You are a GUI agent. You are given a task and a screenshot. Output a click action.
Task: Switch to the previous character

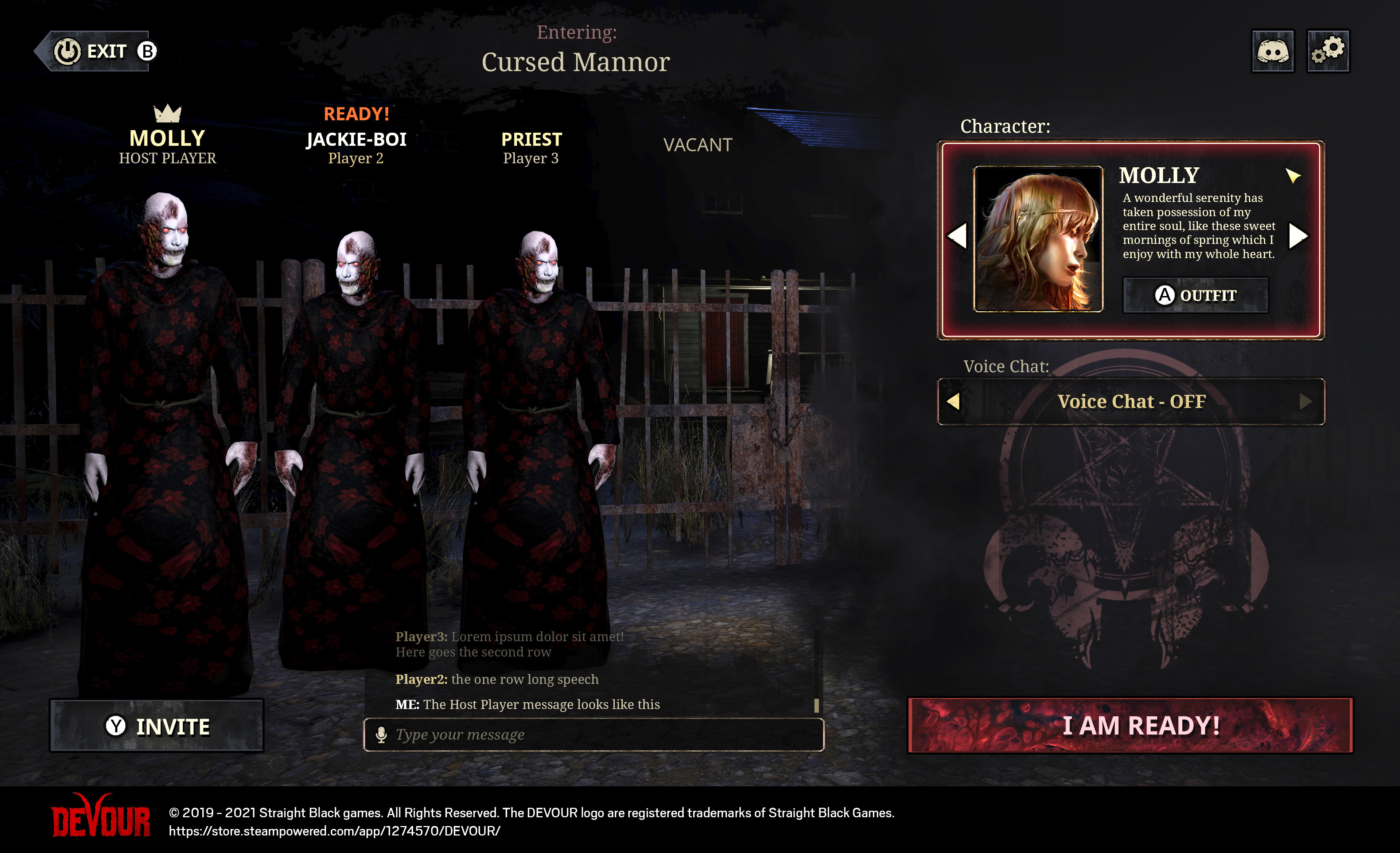[957, 236]
